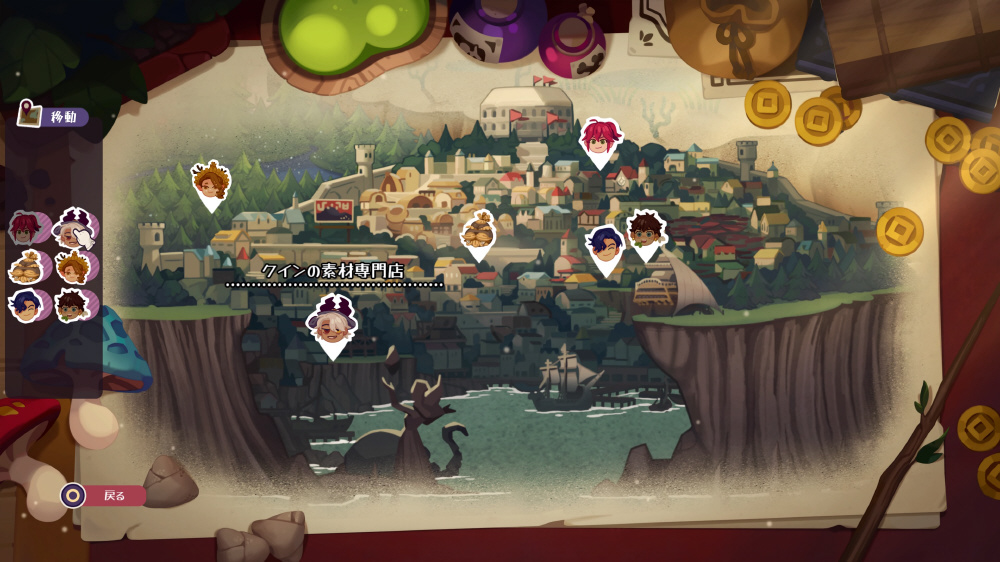The width and height of the screenshot is (1000, 562).
Task: Choose the blue-haired winking portrait in the side list
Action: 25,304
